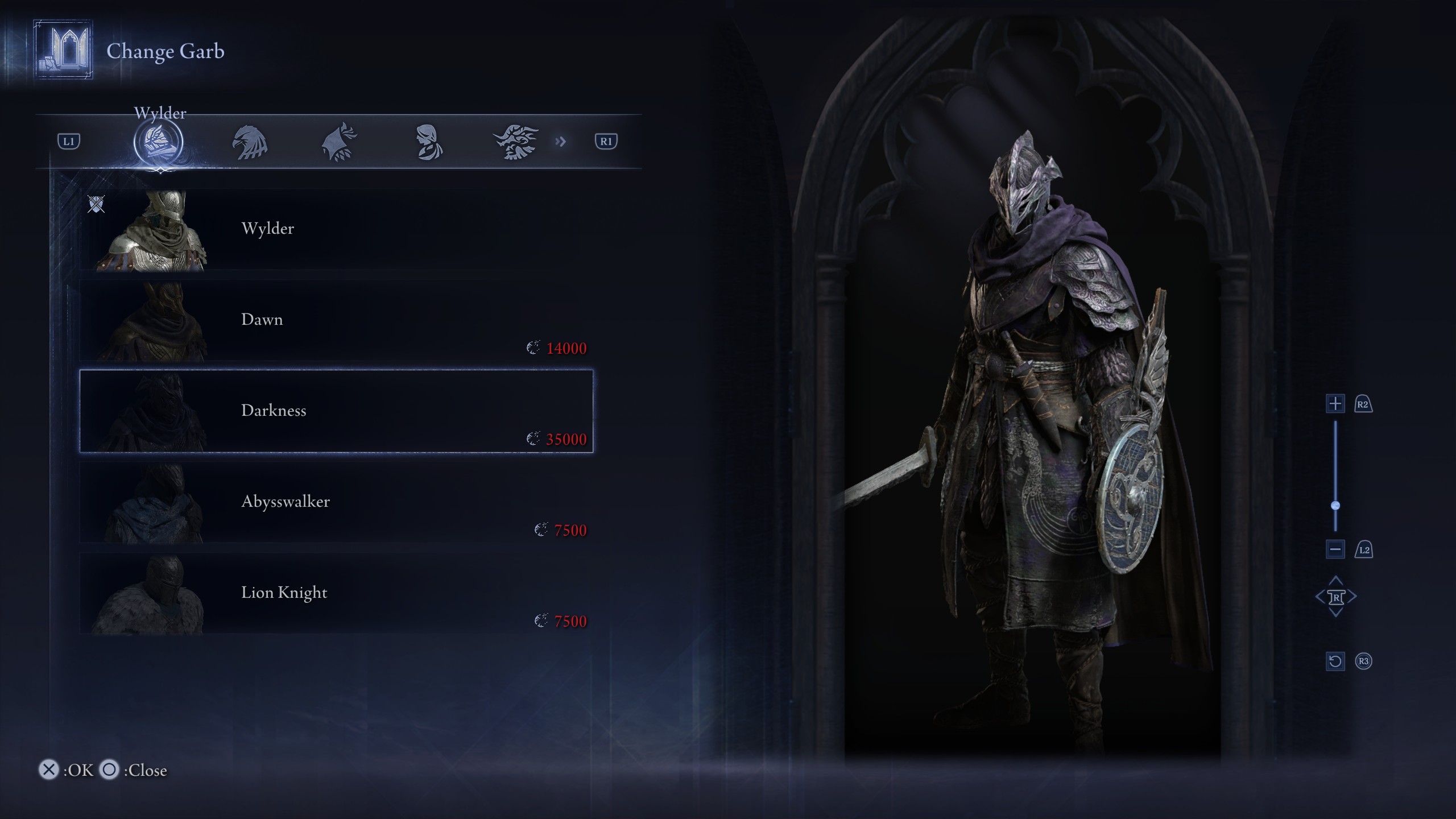Adjust the zoom slider handle
This screenshot has height=819, width=1456.
pos(1335,506)
